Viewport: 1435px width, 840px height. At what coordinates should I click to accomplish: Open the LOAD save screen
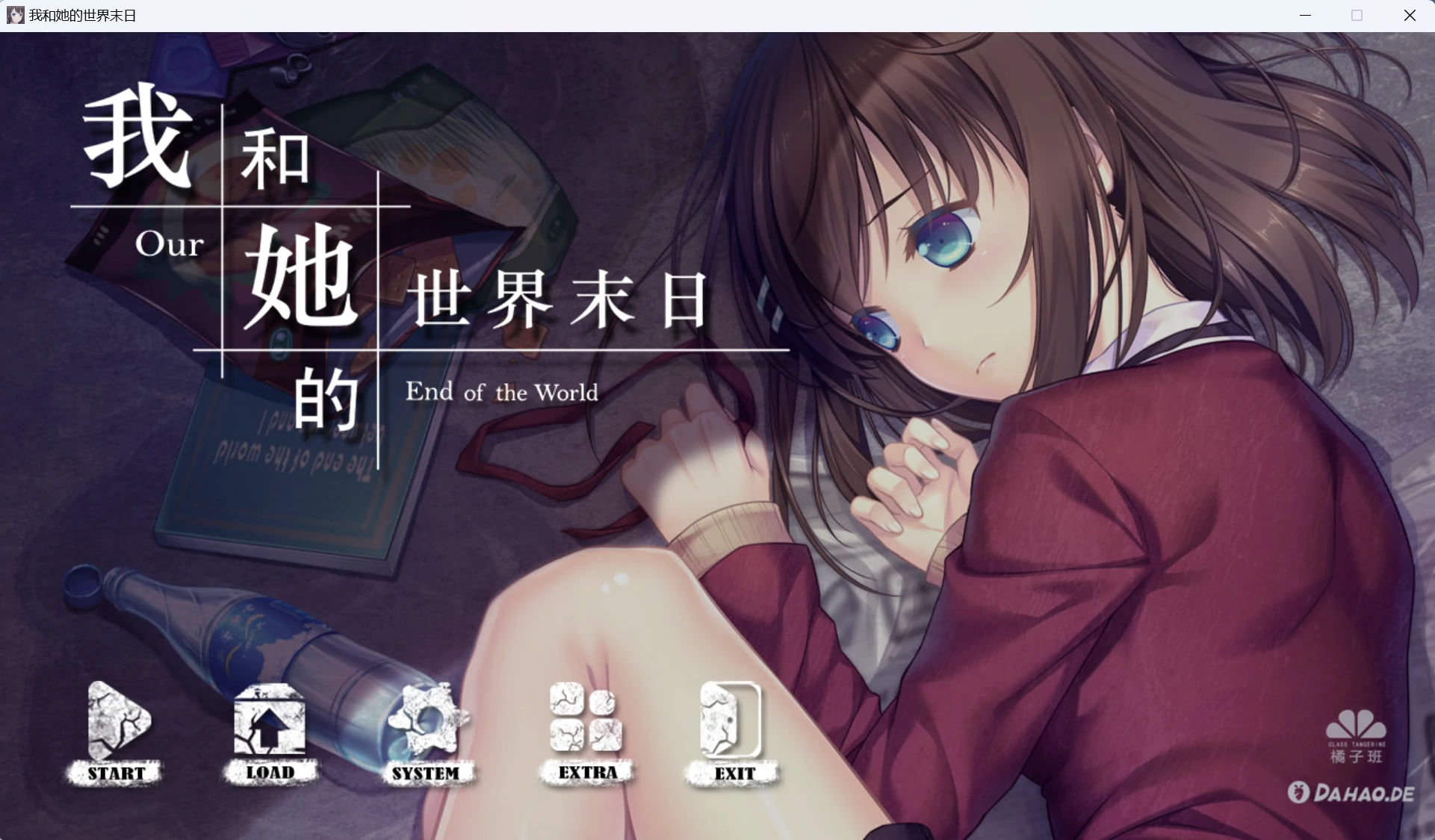[x=270, y=773]
